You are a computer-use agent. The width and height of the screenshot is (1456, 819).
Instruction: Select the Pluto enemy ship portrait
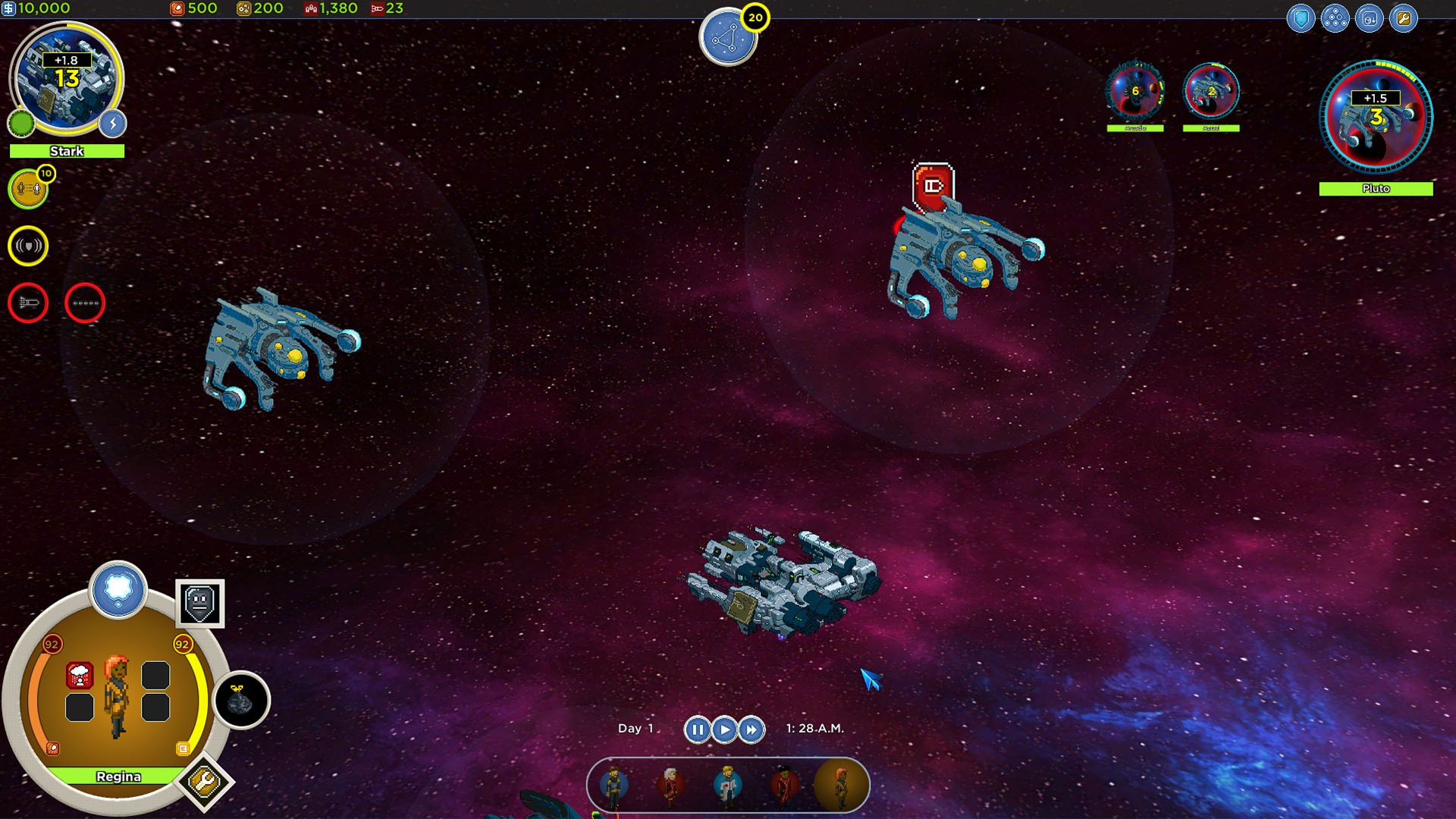click(1376, 118)
